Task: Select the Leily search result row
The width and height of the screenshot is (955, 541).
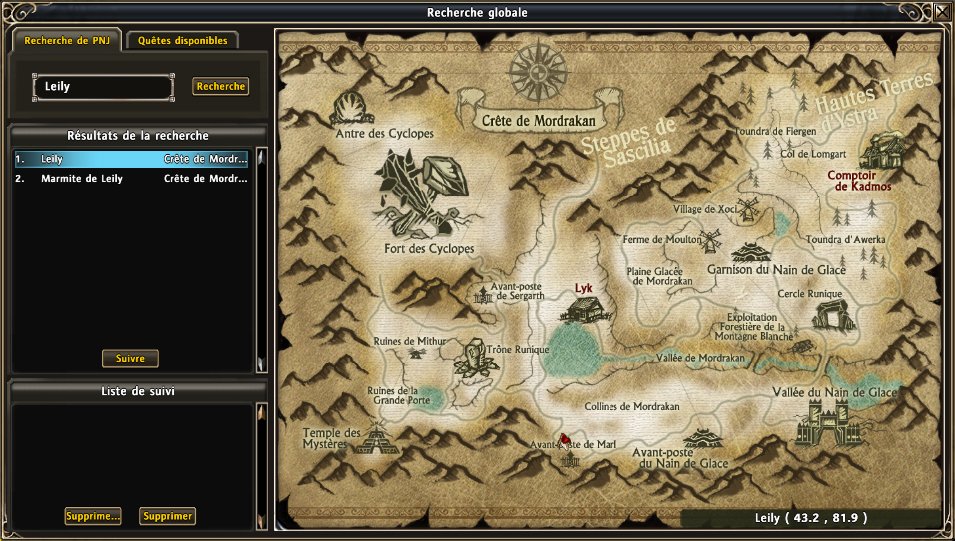Action: 130,159
